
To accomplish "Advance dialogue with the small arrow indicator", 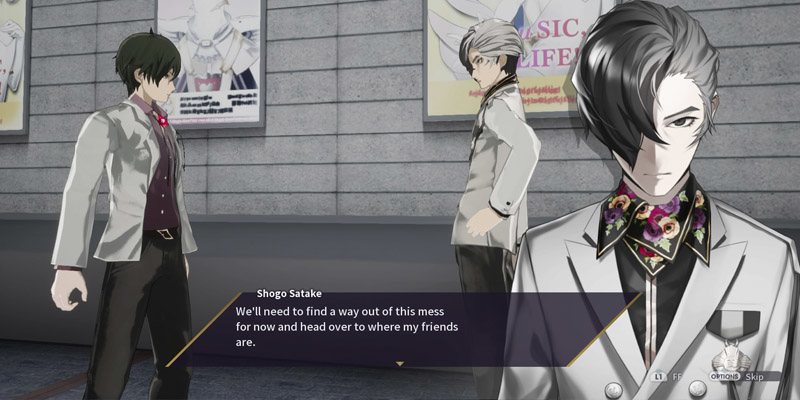I will [400, 364].
